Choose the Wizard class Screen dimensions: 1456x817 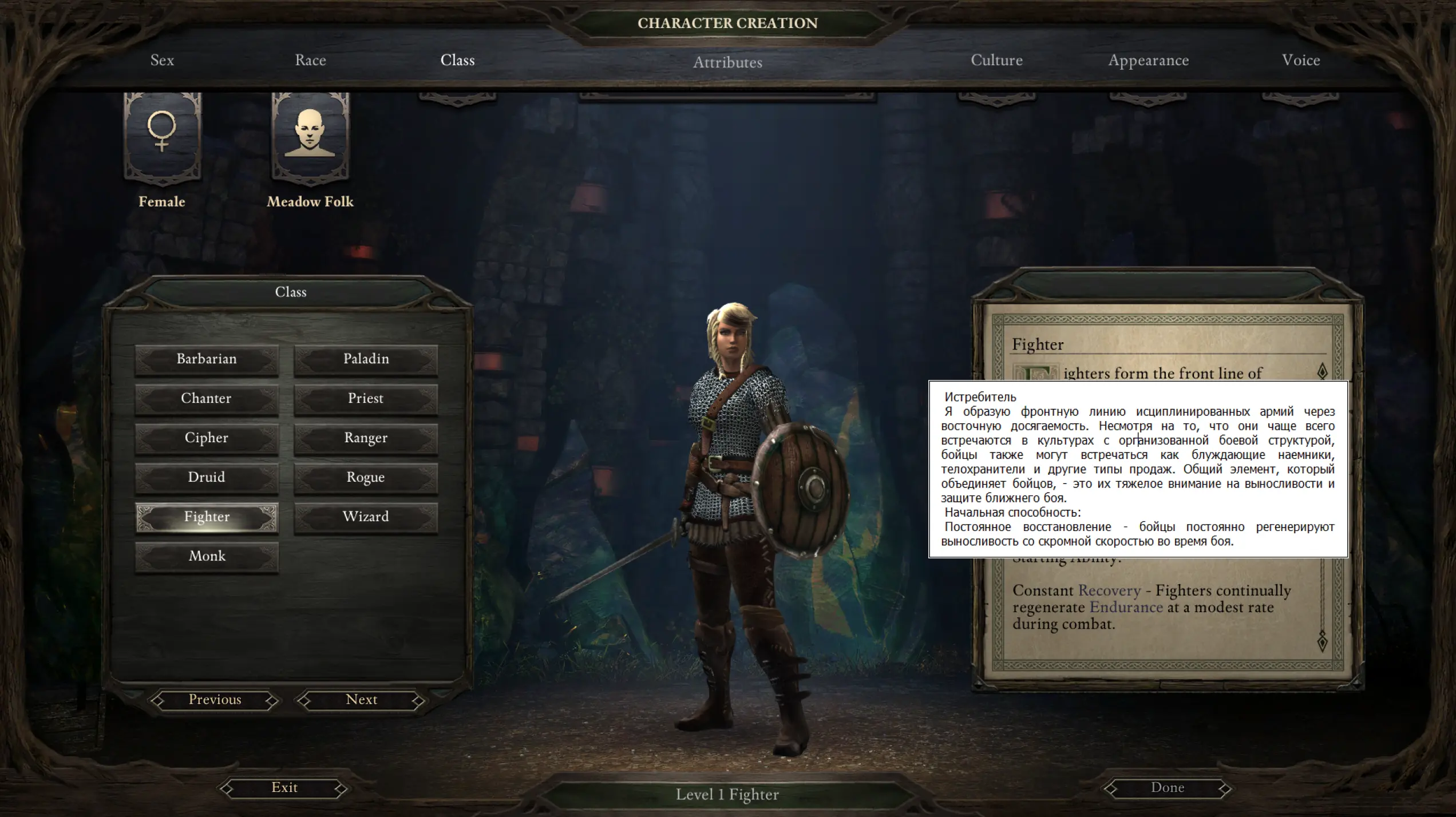click(366, 517)
